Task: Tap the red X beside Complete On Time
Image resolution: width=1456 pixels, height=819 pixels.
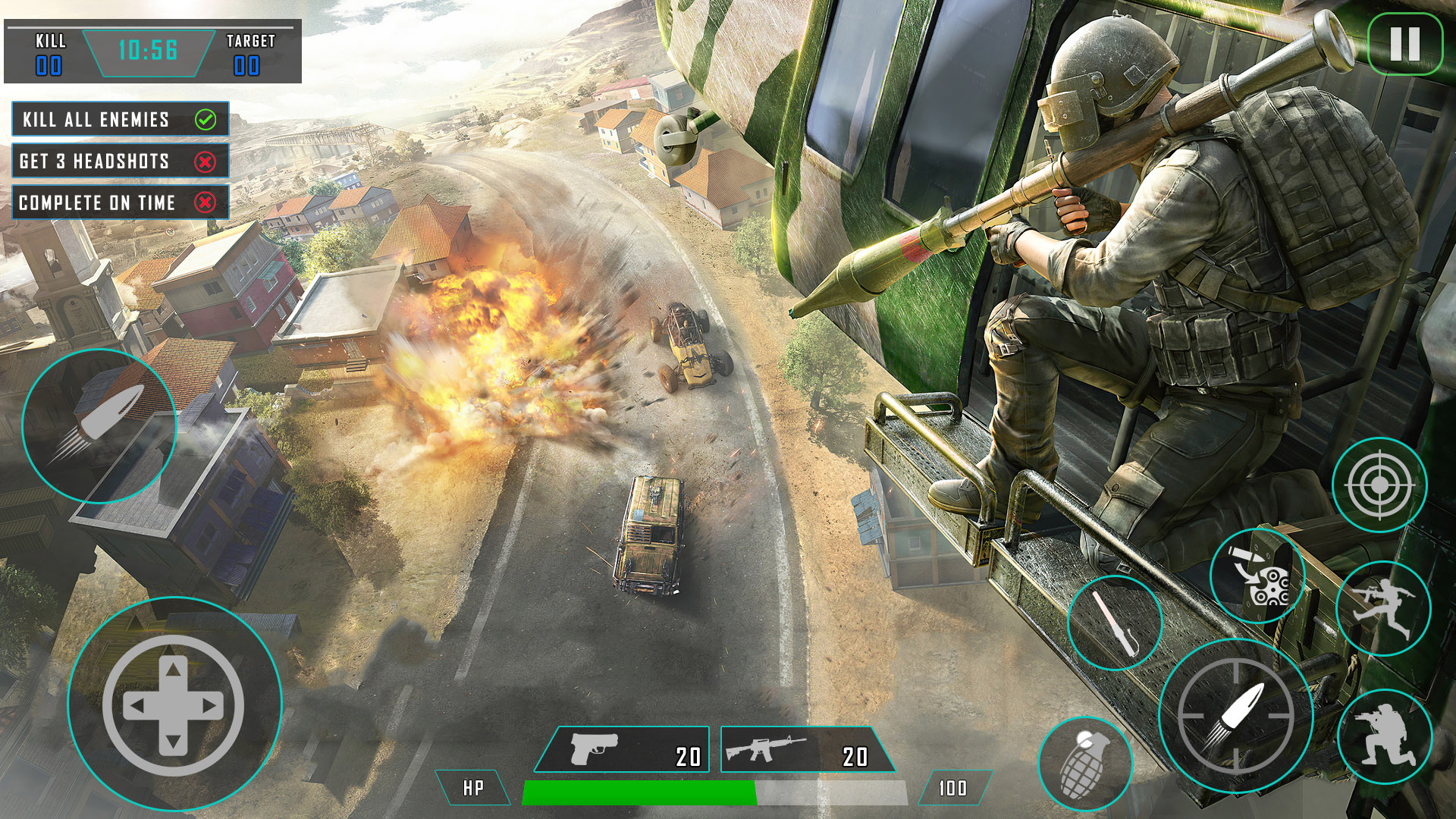Action: point(207,203)
